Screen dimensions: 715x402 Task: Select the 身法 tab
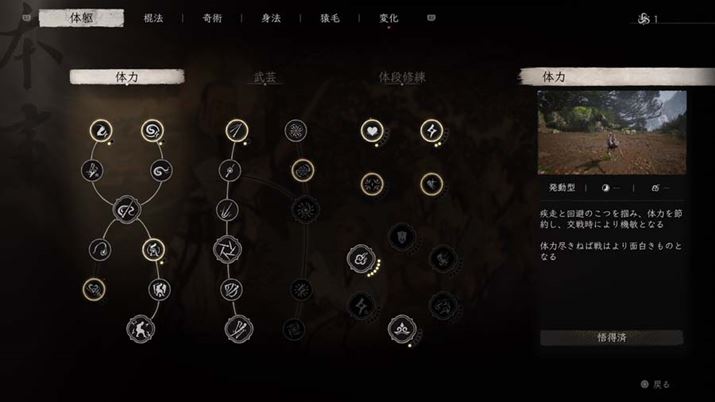270,18
